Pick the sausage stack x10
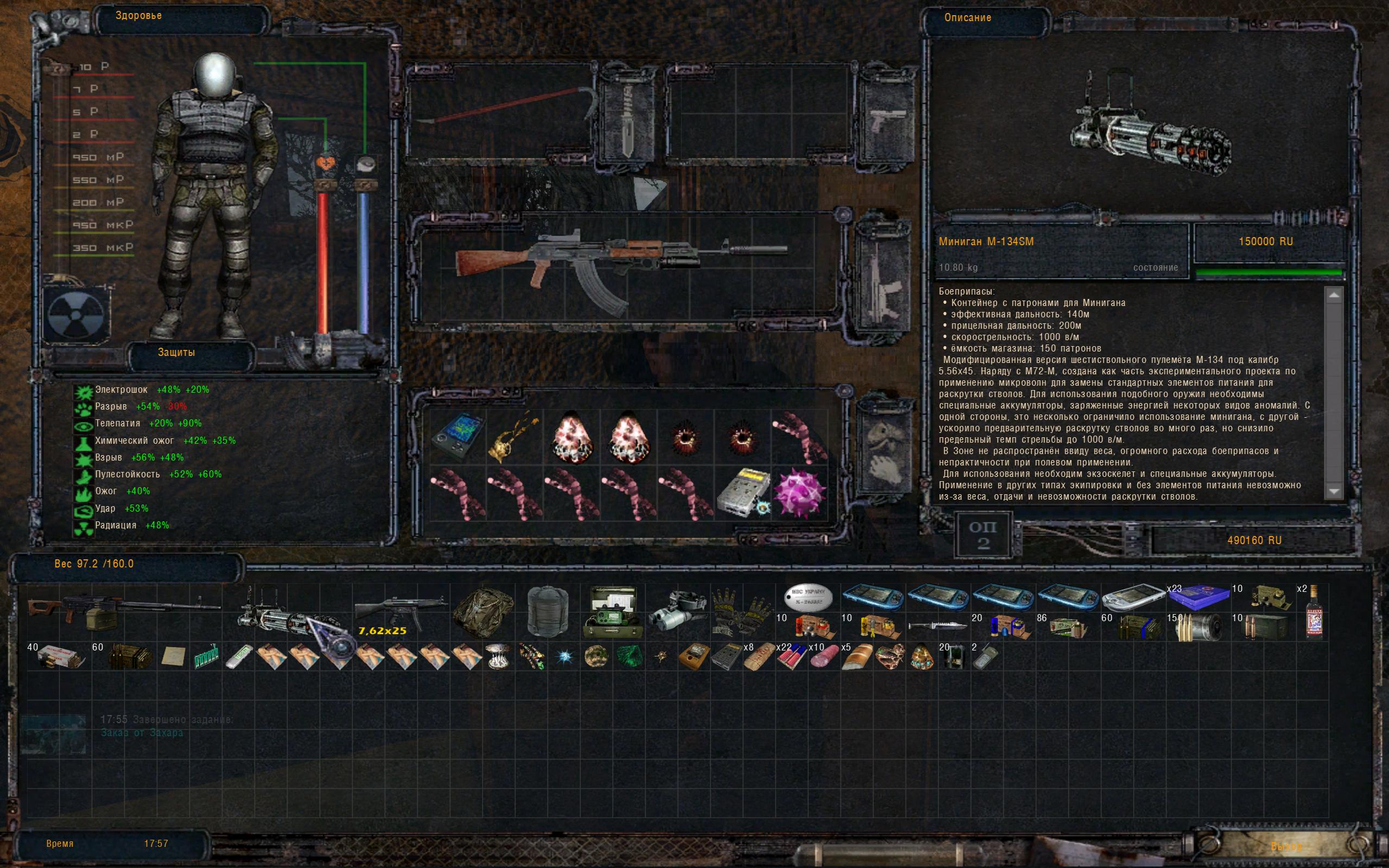1389x868 pixels. tap(824, 656)
